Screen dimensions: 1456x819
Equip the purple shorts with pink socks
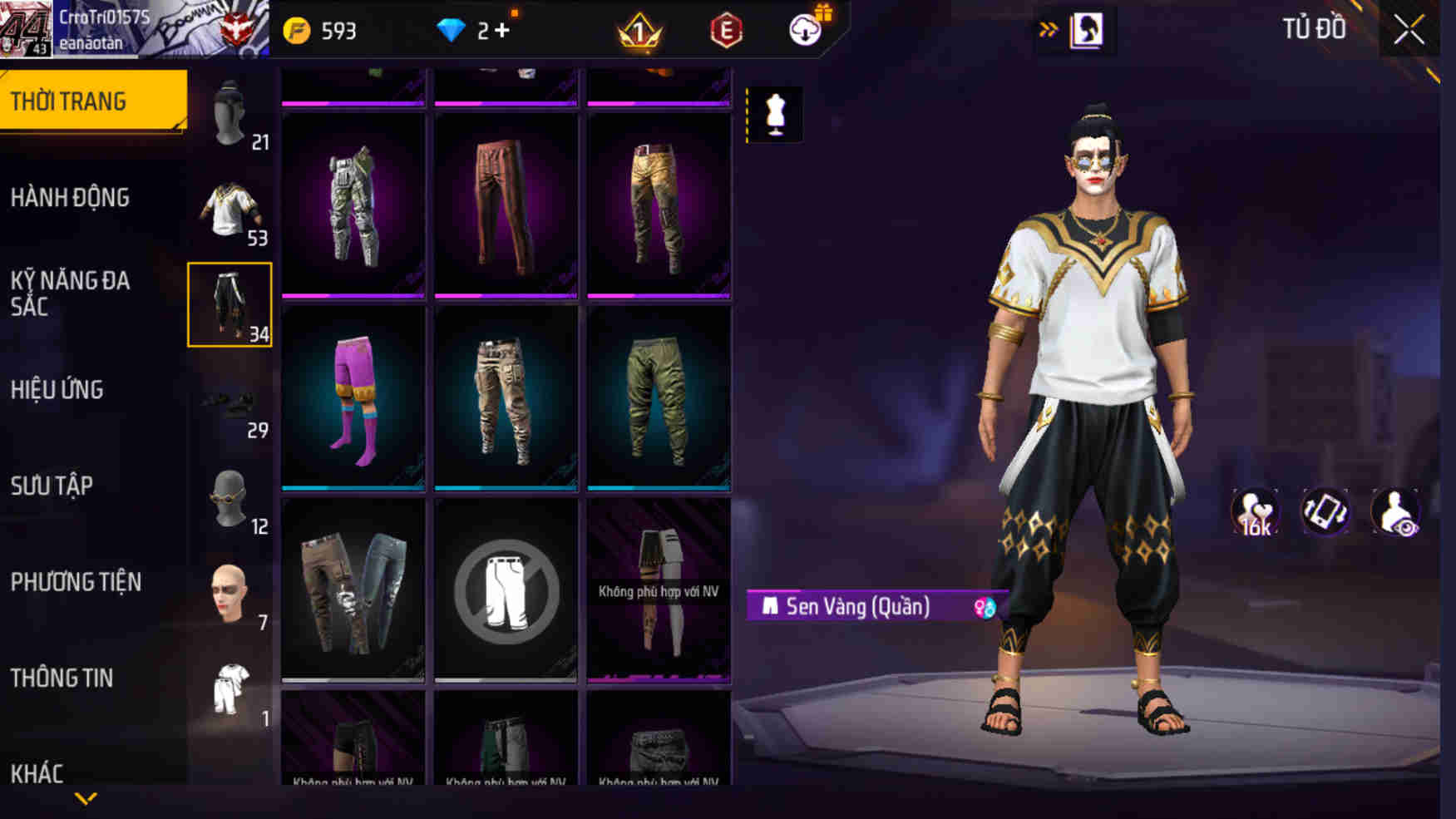tap(353, 397)
